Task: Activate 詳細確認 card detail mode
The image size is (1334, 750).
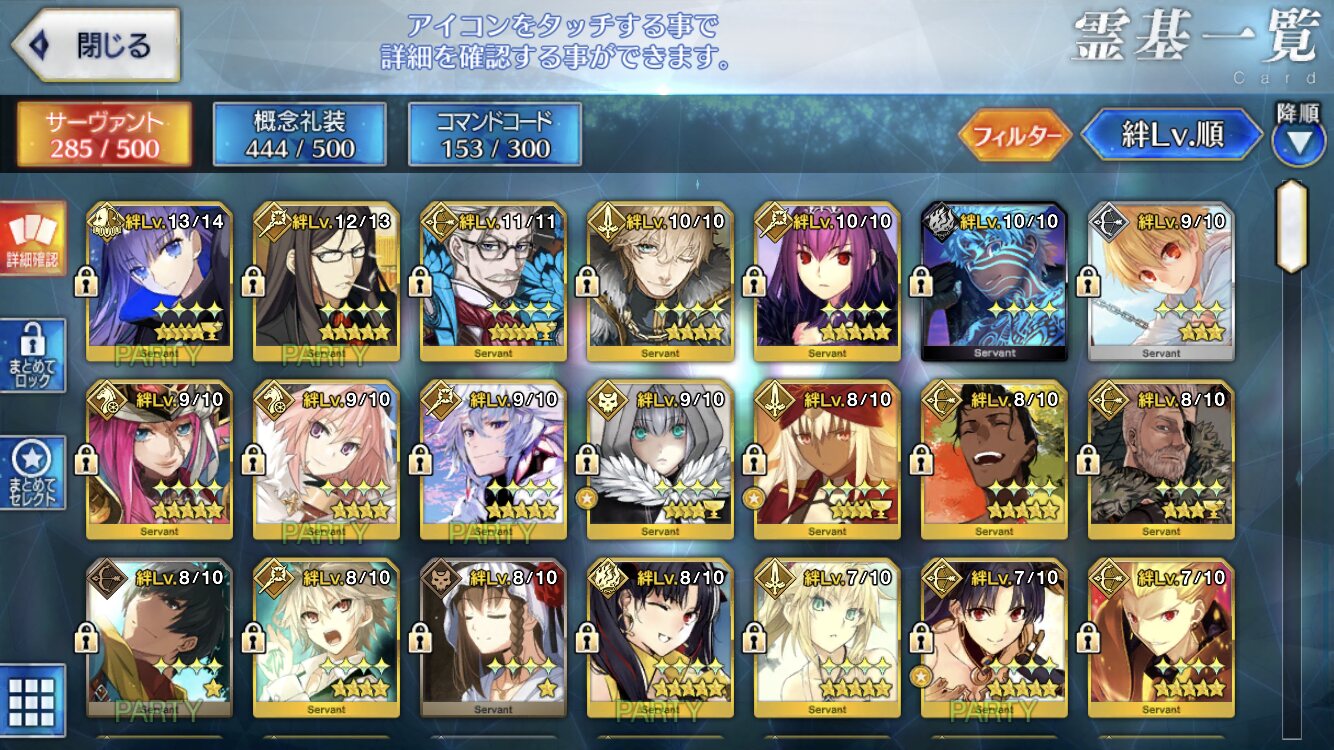Action: [33, 238]
